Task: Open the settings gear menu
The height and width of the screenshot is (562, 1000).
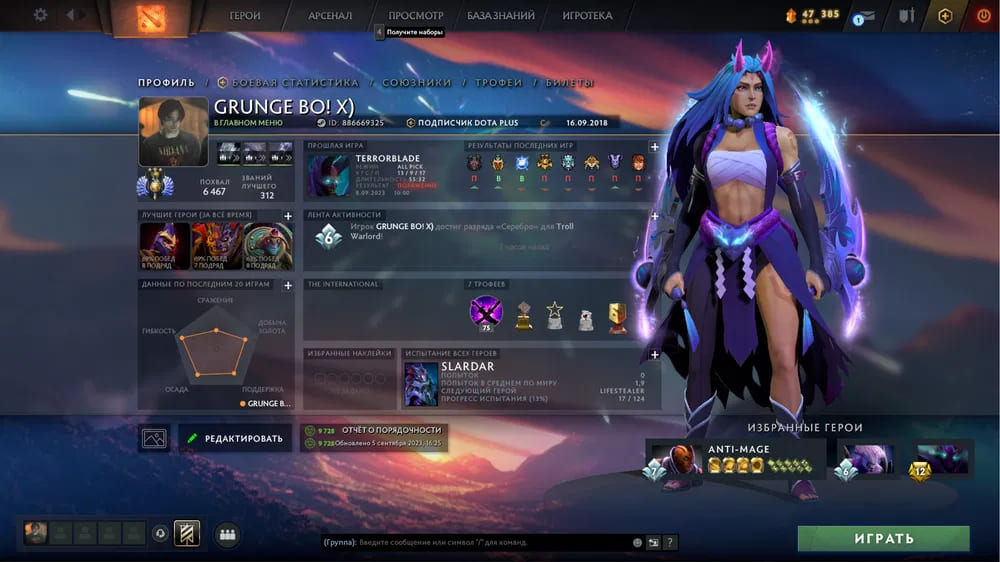Action: coord(40,15)
